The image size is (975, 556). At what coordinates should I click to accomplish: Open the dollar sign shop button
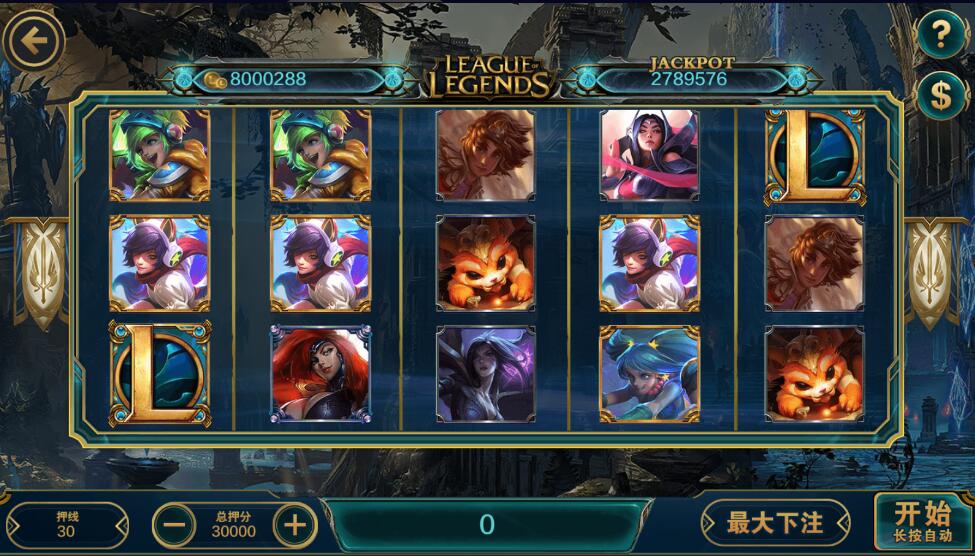(x=941, y=95)
